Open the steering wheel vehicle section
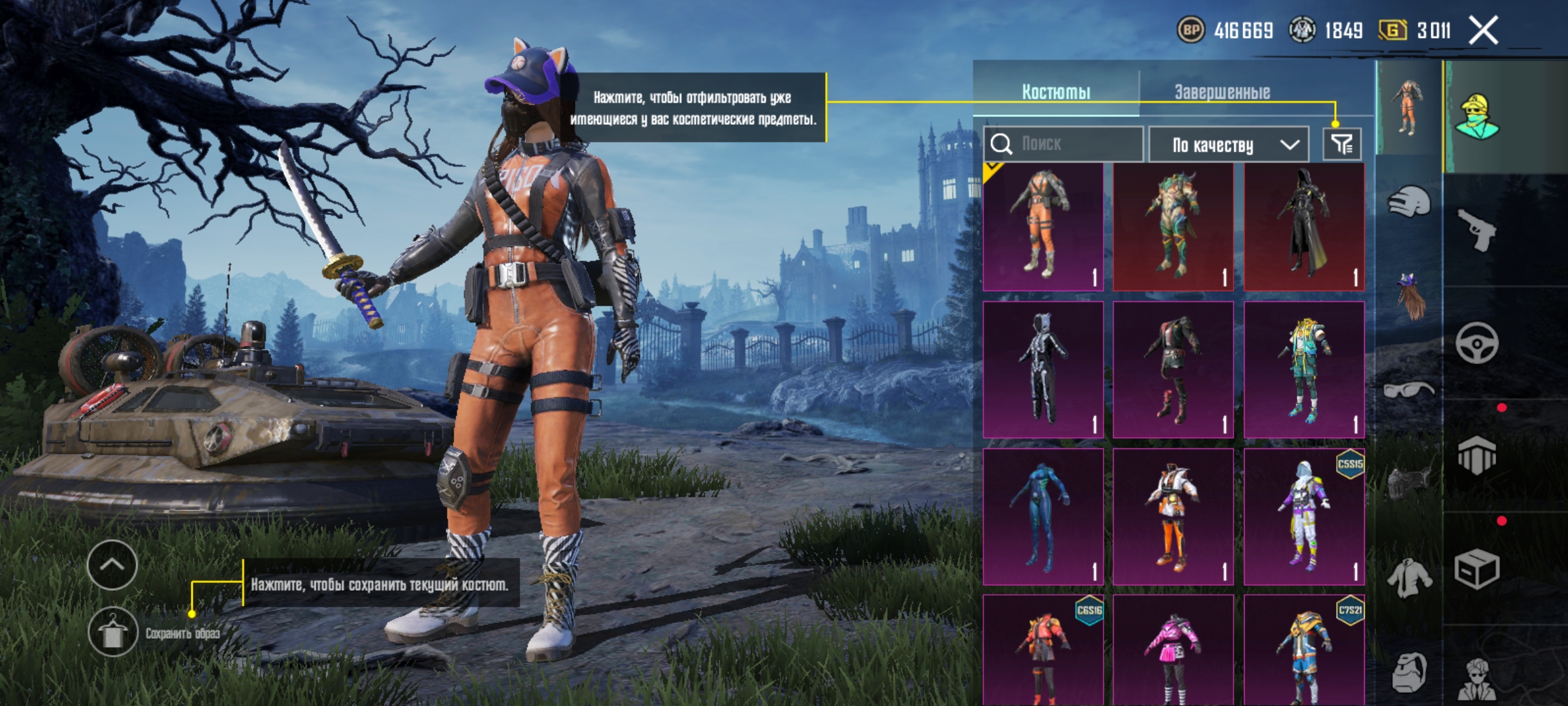The image size is (1568, 706). [1477, 343]
